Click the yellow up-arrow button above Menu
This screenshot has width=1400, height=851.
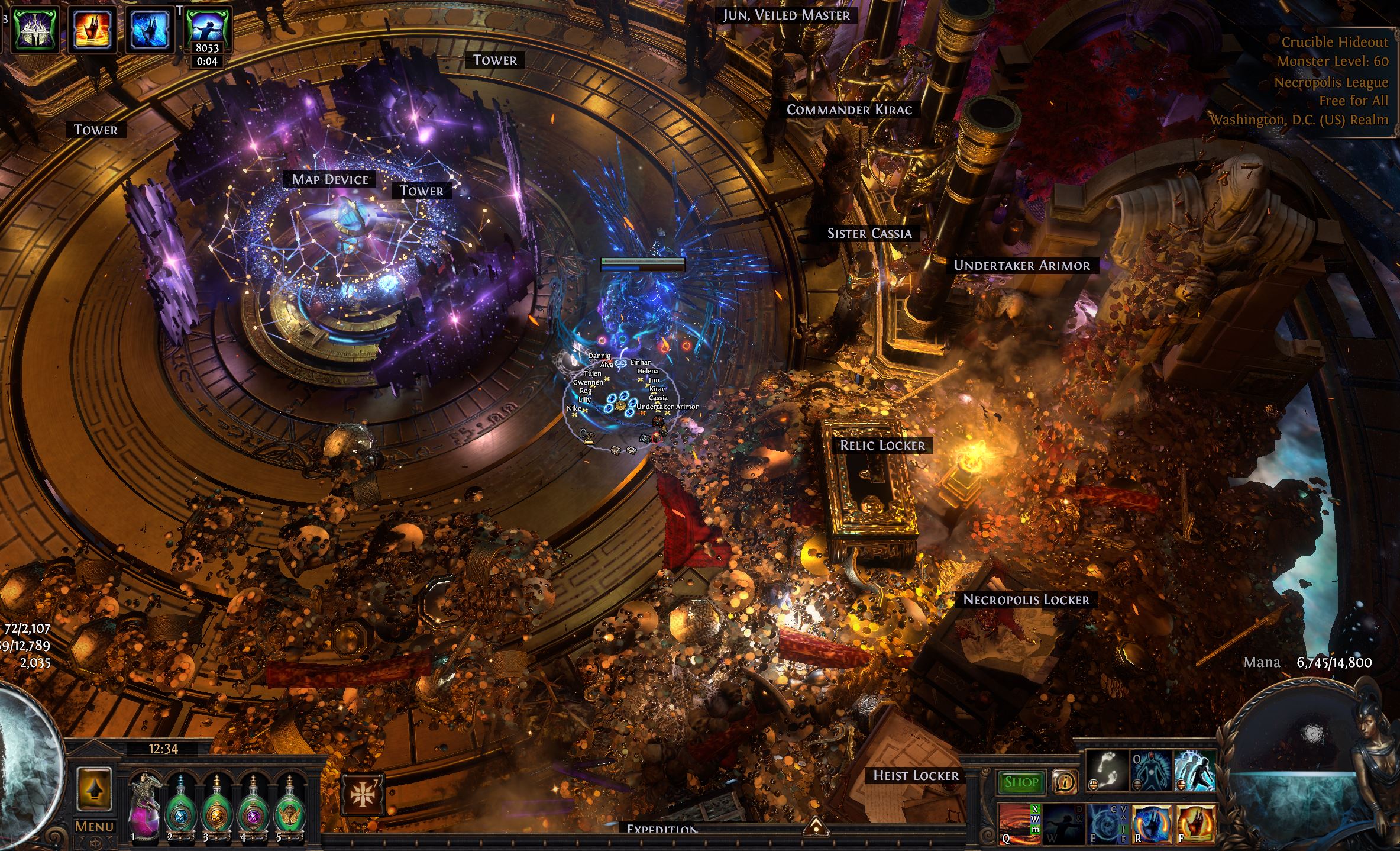95,789
